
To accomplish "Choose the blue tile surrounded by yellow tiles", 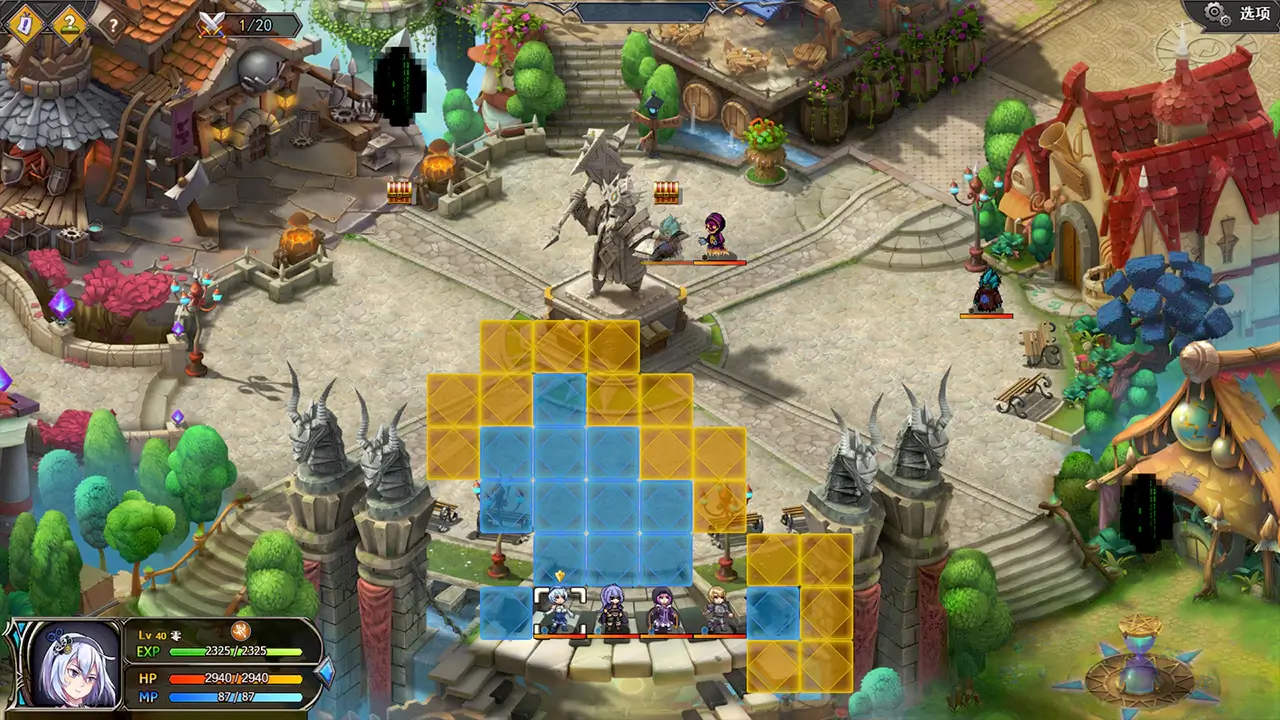I will 773,612.
